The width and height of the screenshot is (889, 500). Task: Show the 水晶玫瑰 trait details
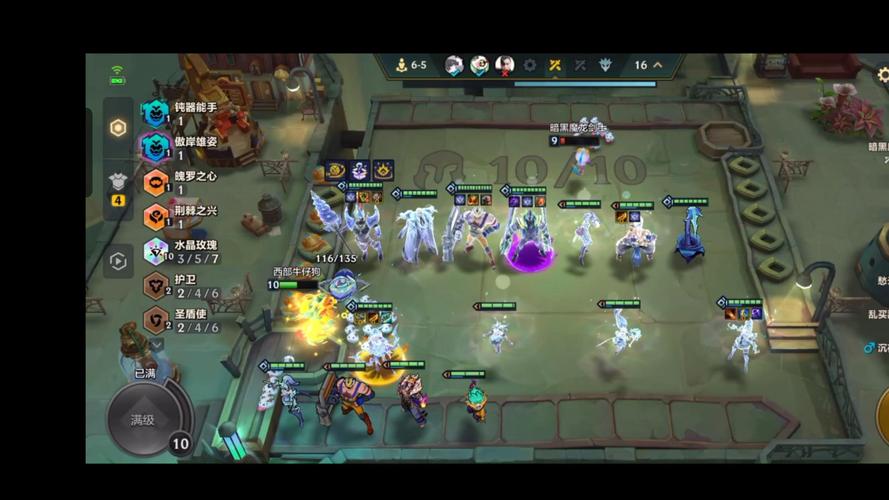(180, 250)
